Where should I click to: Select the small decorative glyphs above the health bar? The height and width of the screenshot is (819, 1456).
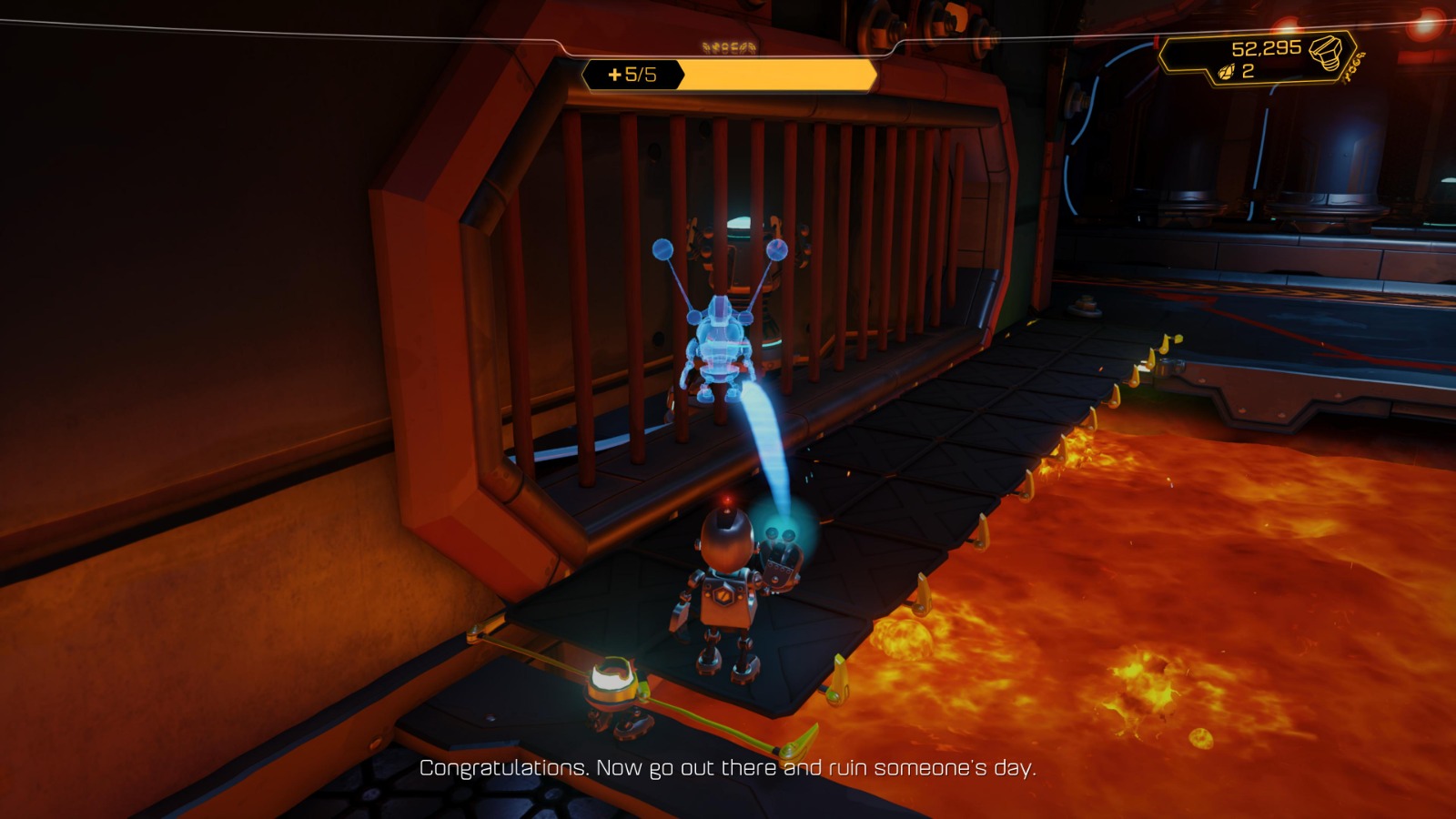click(728, 47)
